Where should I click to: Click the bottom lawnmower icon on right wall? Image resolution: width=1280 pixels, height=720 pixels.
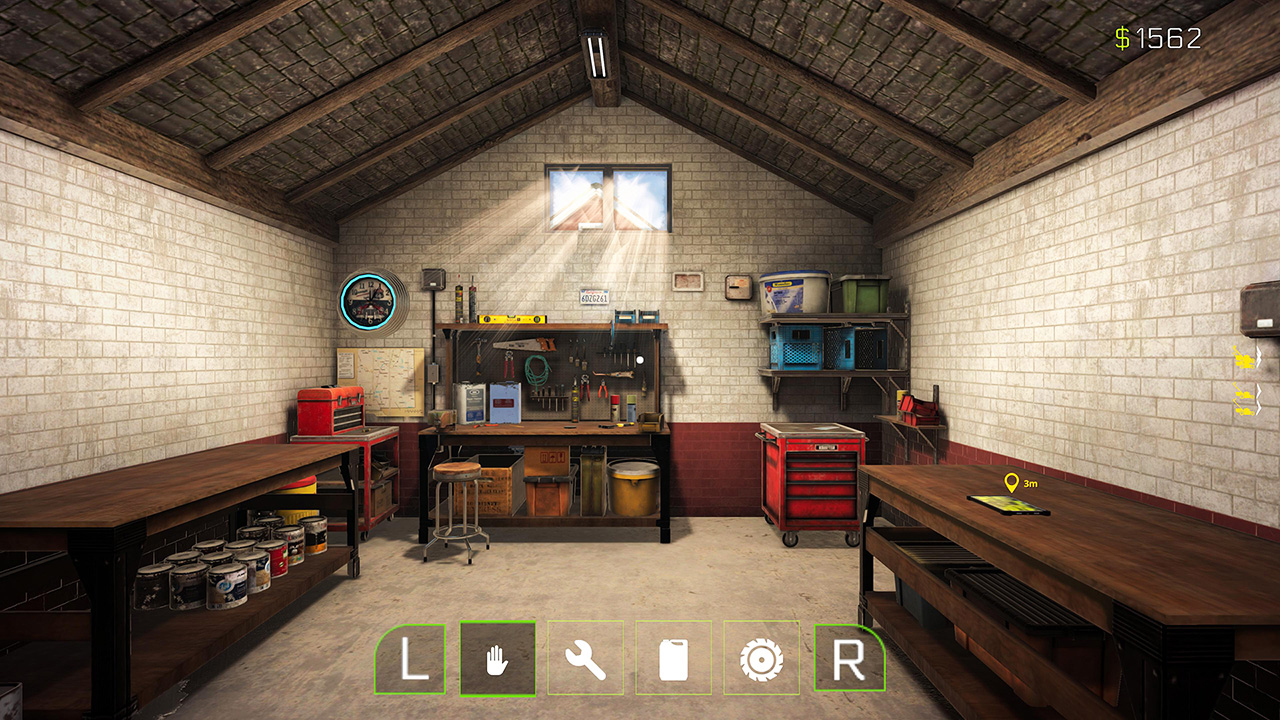(x=1244, y=410)
